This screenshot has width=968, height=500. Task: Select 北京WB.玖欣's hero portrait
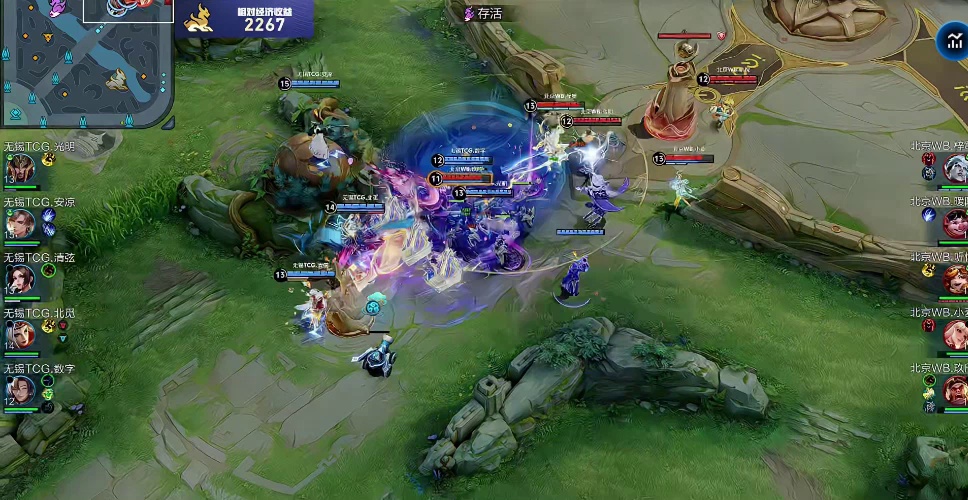(954, 391)
